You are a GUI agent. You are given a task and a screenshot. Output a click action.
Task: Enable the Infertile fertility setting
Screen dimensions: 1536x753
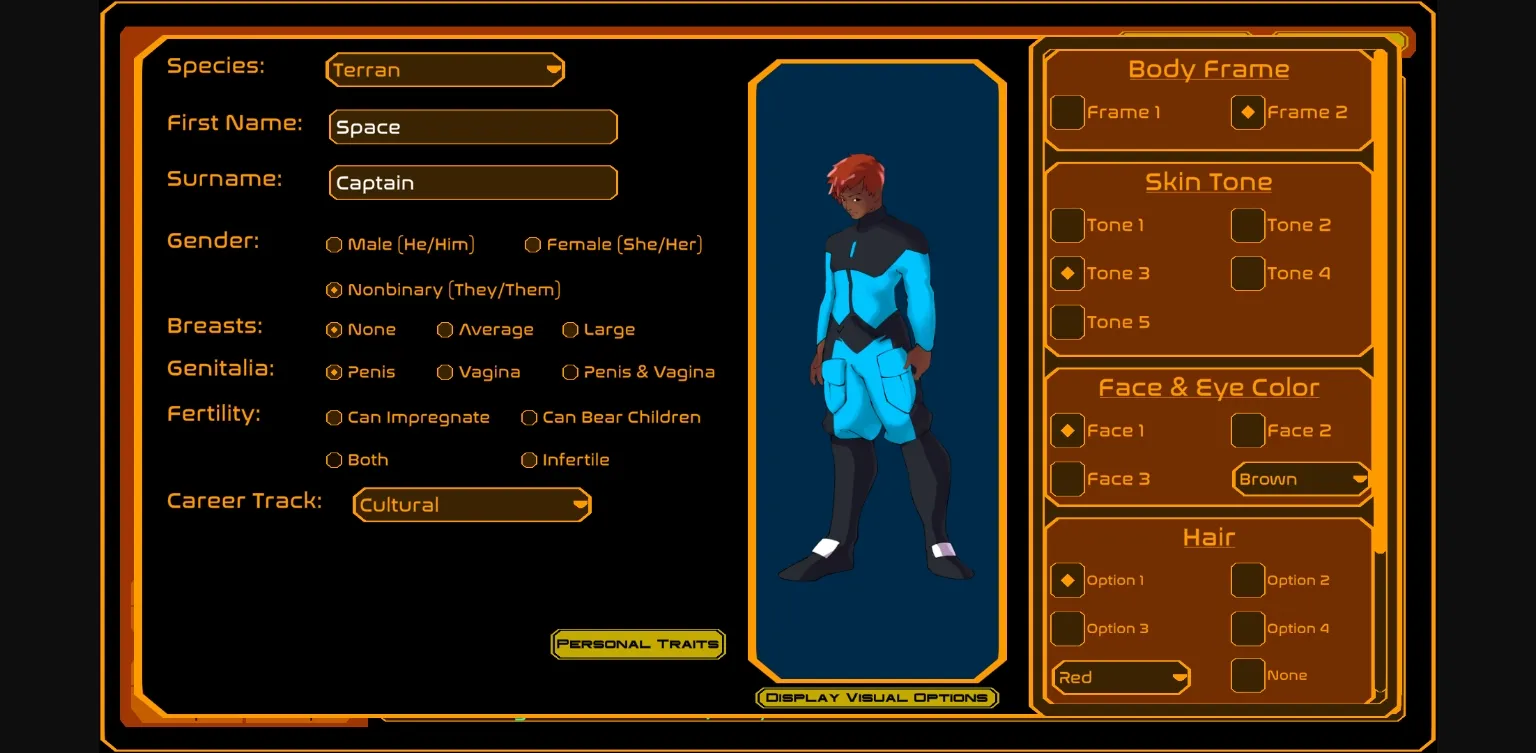(528, 460)
